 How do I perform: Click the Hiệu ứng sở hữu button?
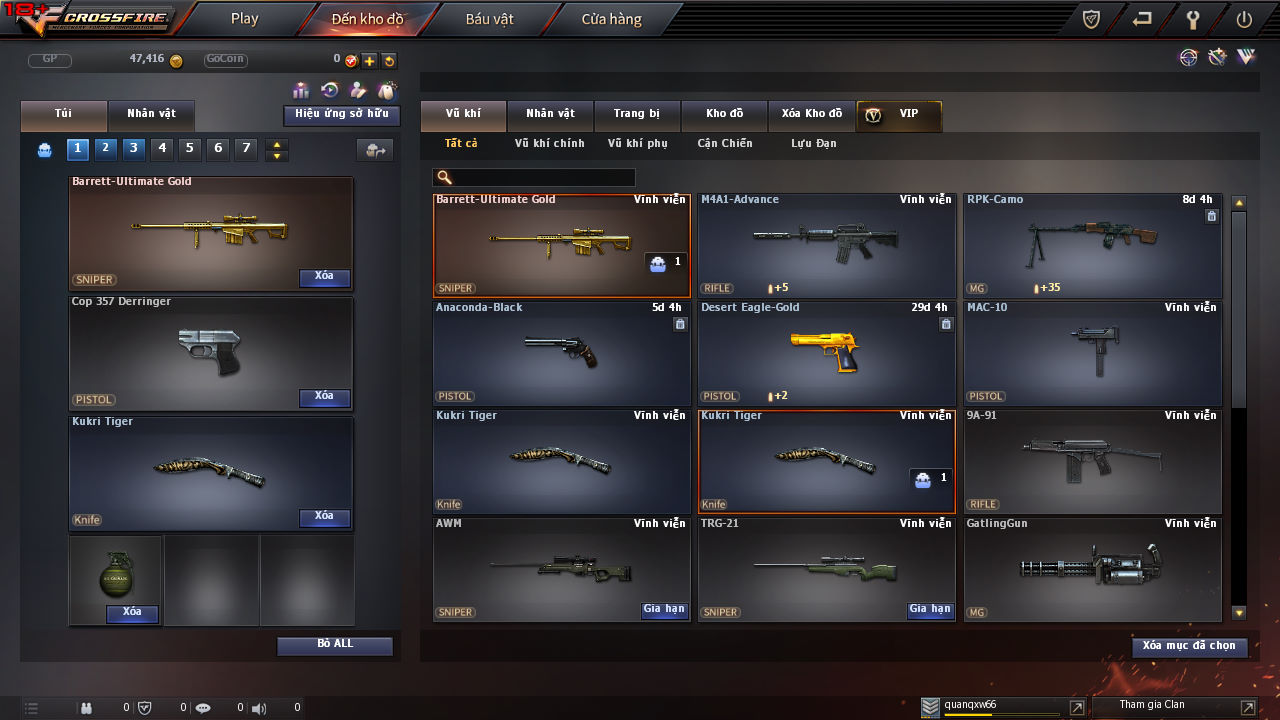(341, 115)
